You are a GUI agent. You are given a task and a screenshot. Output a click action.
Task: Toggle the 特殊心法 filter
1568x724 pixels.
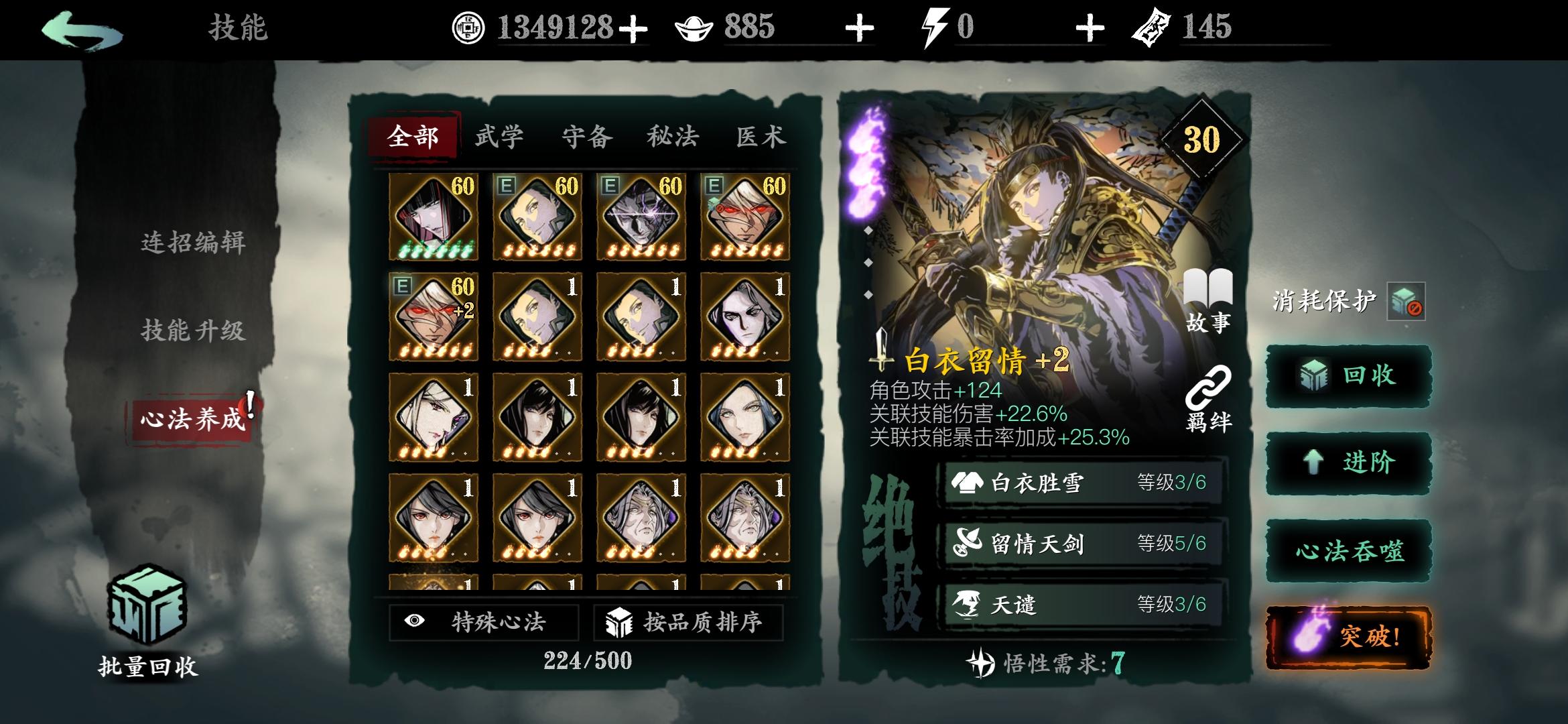click(482, 622)
